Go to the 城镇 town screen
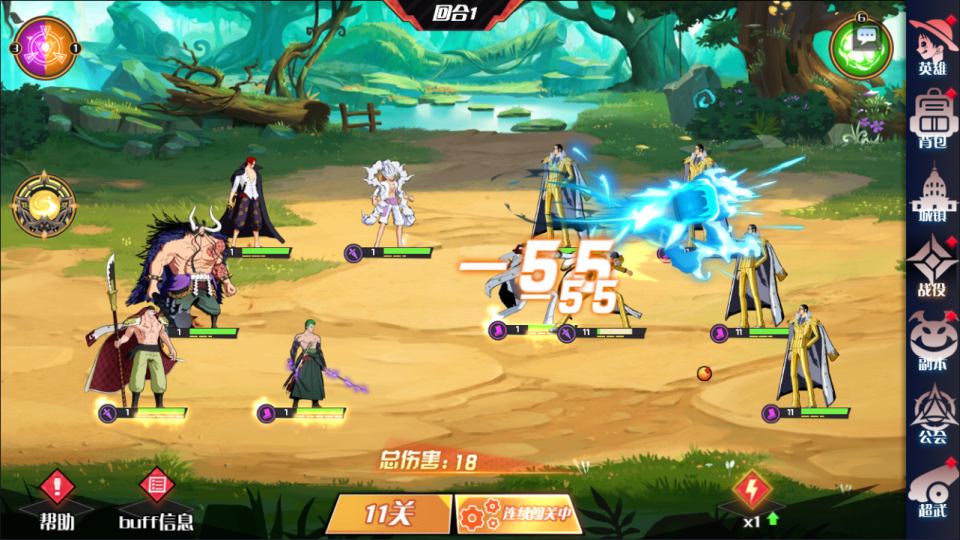Screen dimensions: 960x540 pos(932,192)
